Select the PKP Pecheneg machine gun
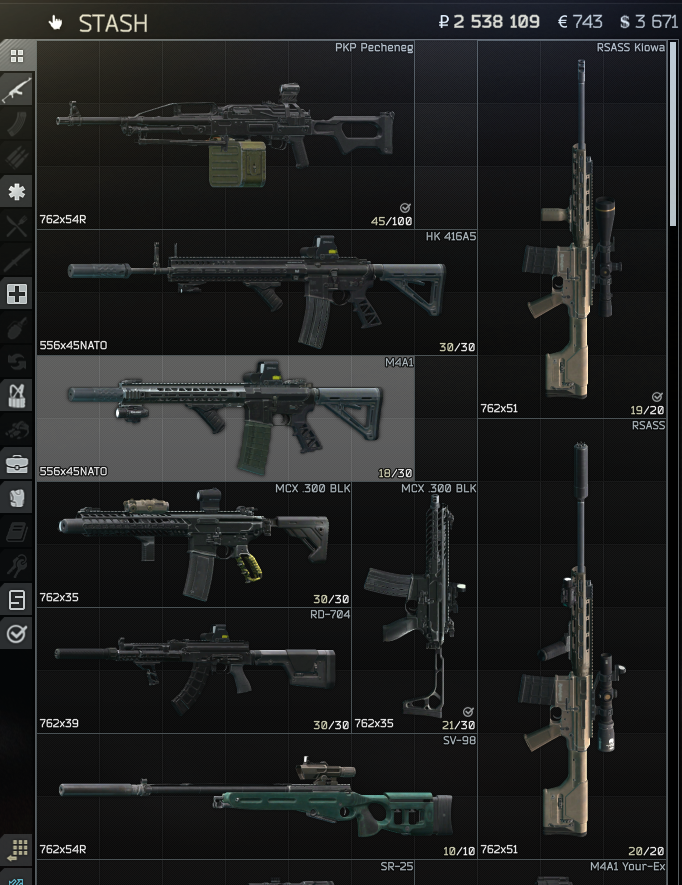The image size is (682, 885). [x=226, y=135]
